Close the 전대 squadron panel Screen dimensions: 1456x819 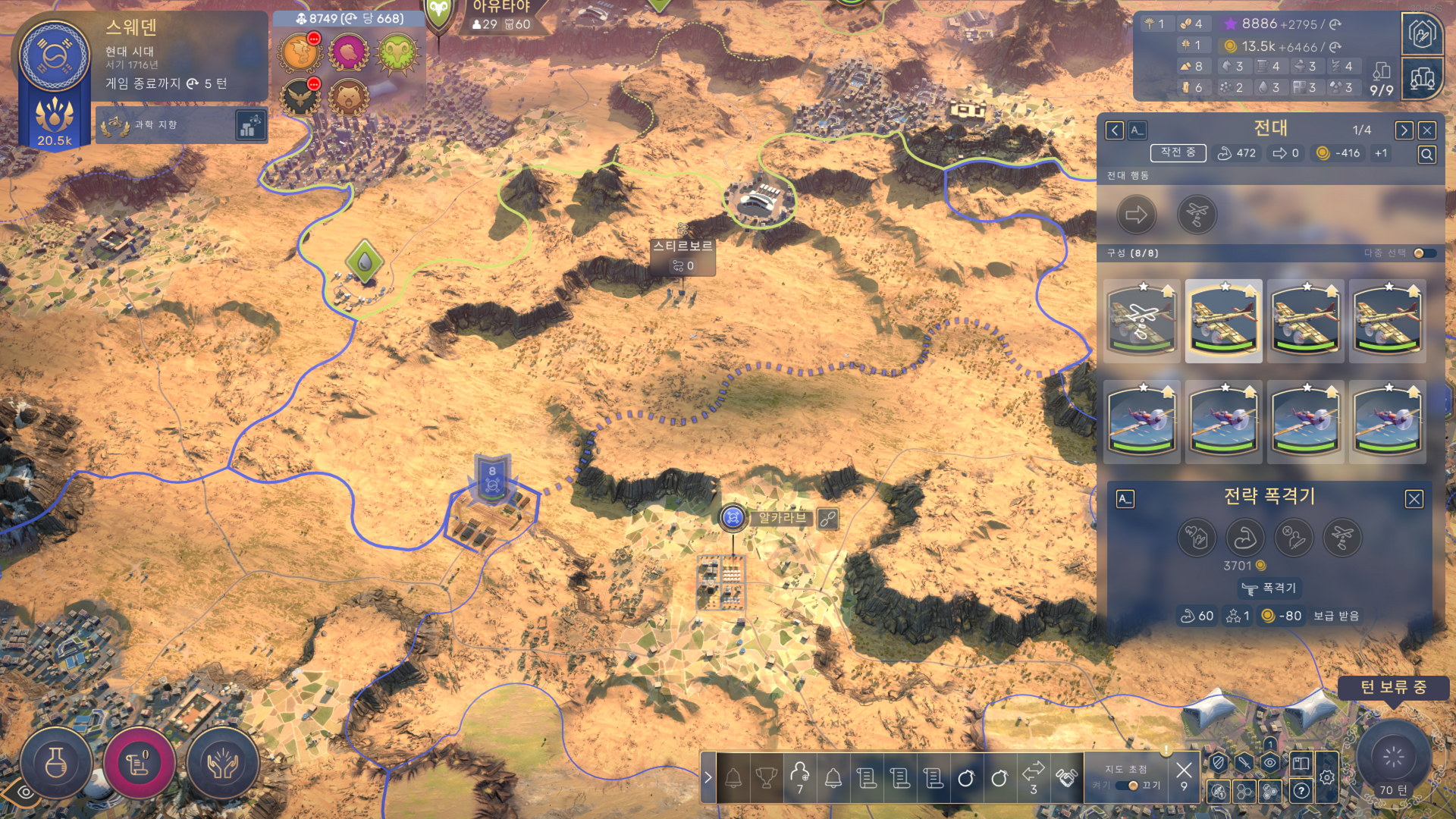point(1426,130)
